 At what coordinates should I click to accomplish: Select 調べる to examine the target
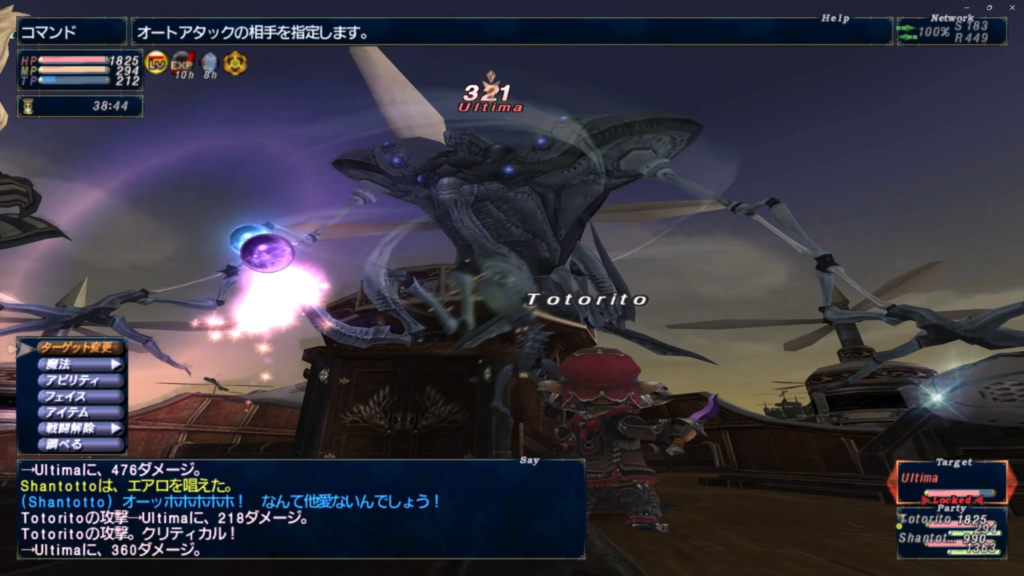[80, 443]
